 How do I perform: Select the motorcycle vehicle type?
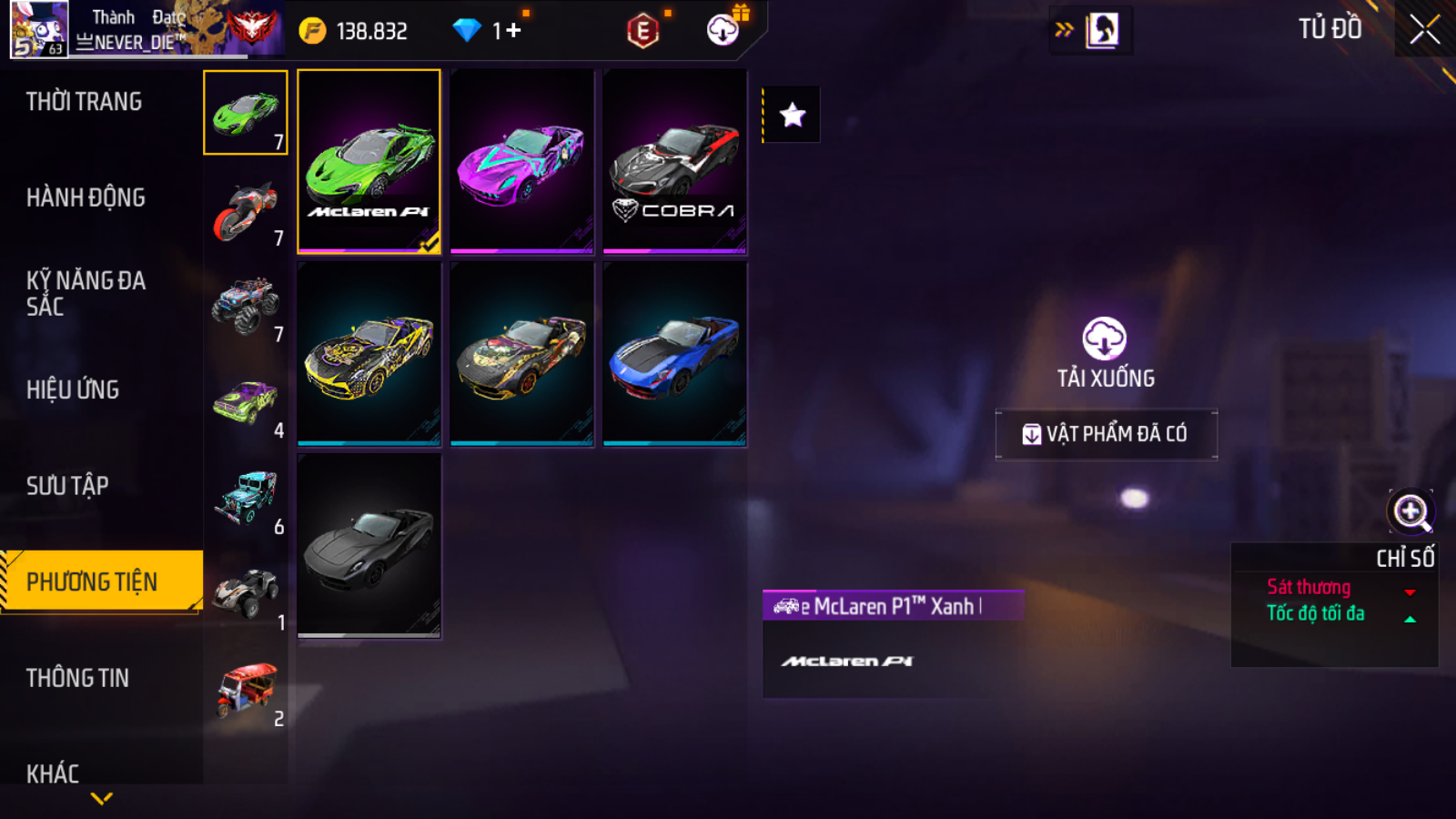246,209
